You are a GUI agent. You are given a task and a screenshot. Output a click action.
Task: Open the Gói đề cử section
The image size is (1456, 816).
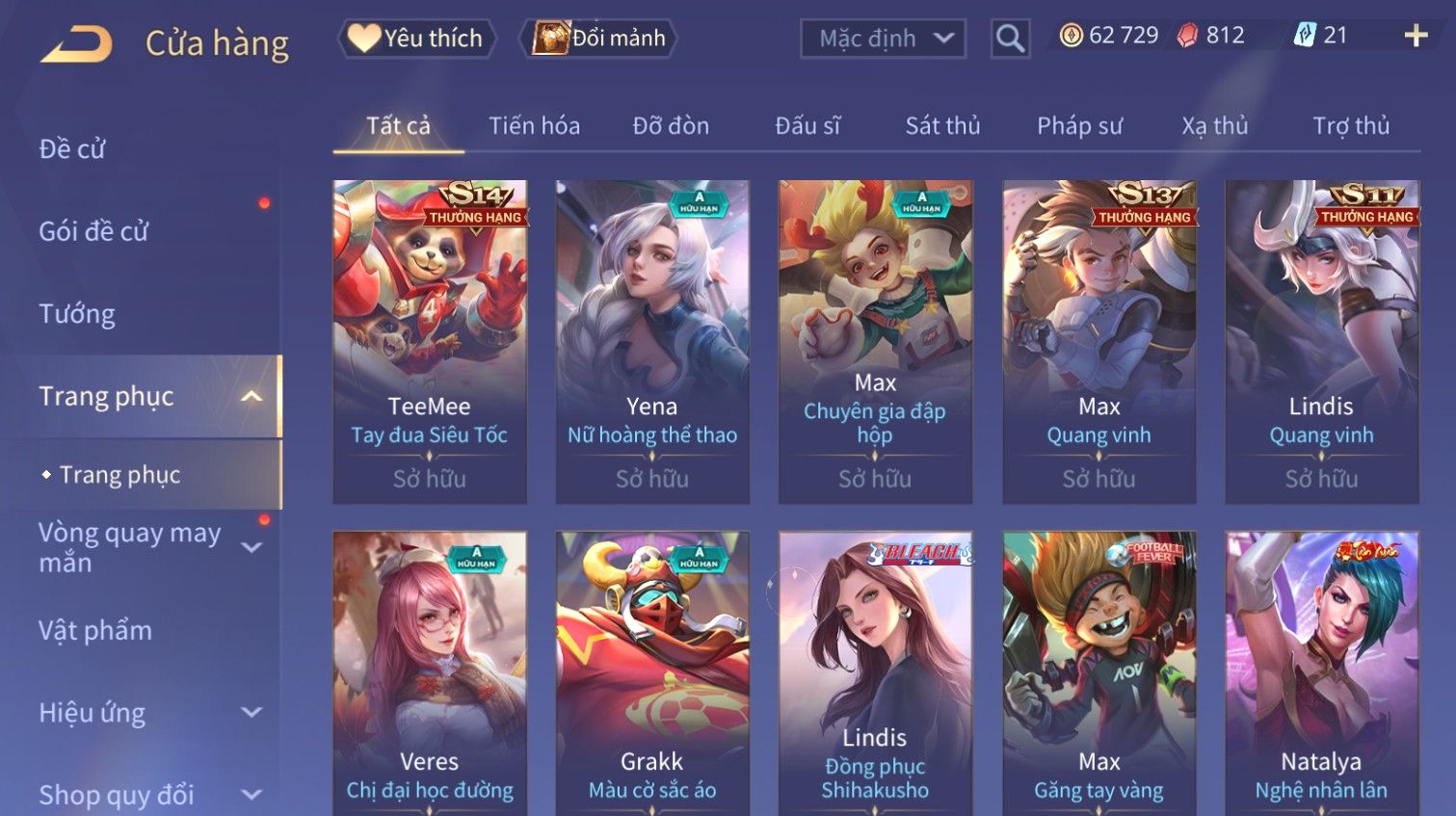point(93,231)
